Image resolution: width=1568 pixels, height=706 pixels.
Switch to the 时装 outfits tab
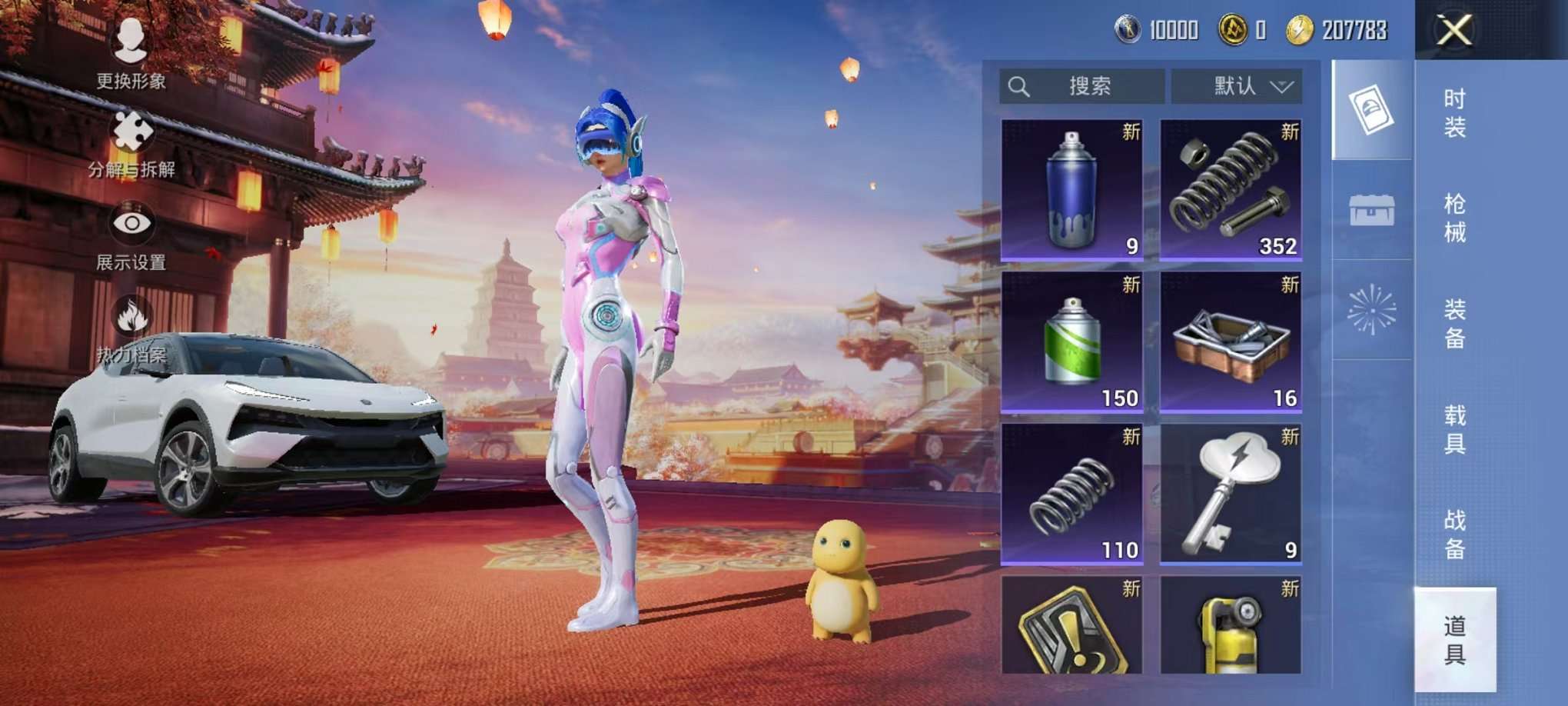point(1454,112)
